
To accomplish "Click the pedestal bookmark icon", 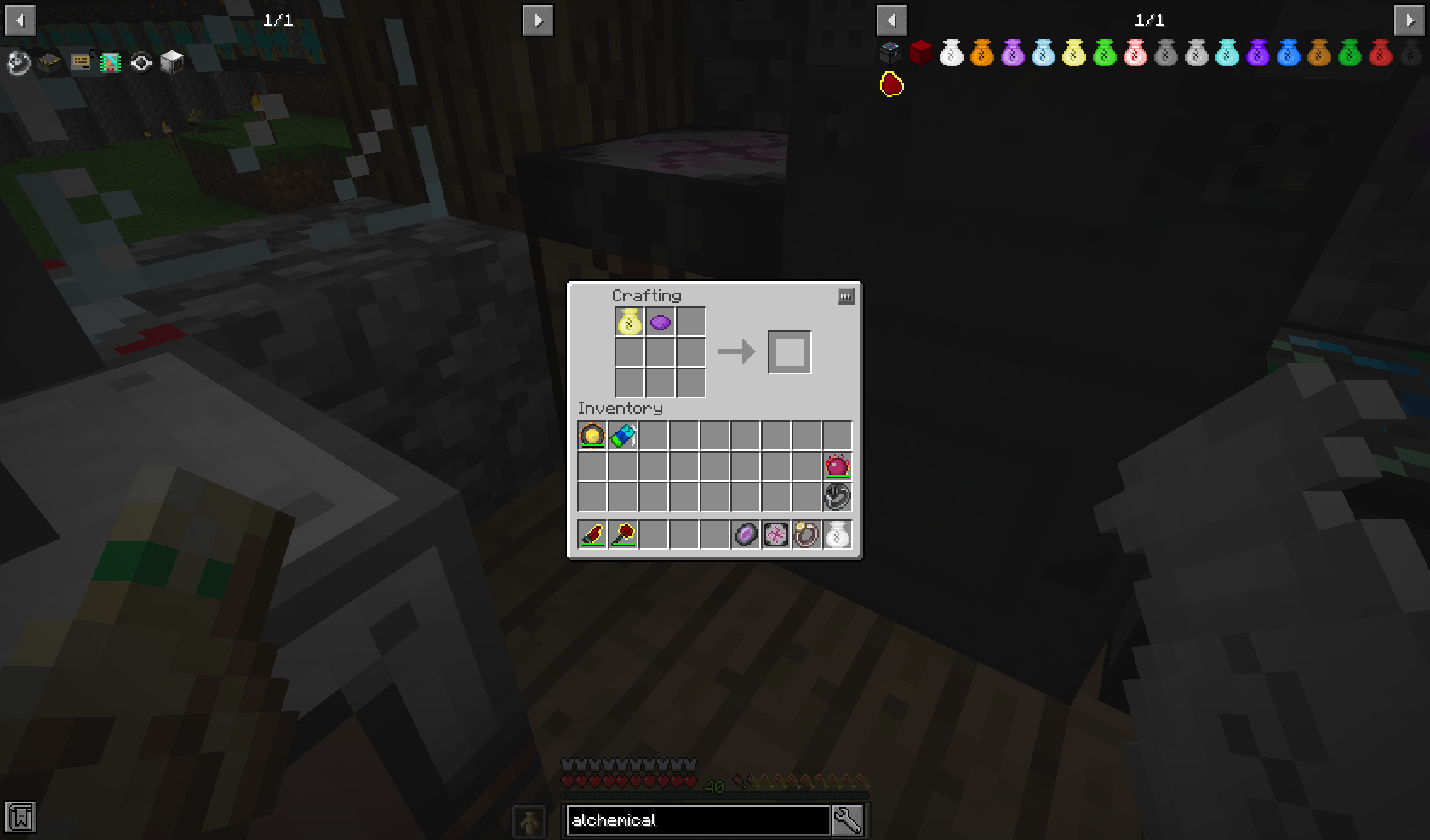I will coord(49,60).
